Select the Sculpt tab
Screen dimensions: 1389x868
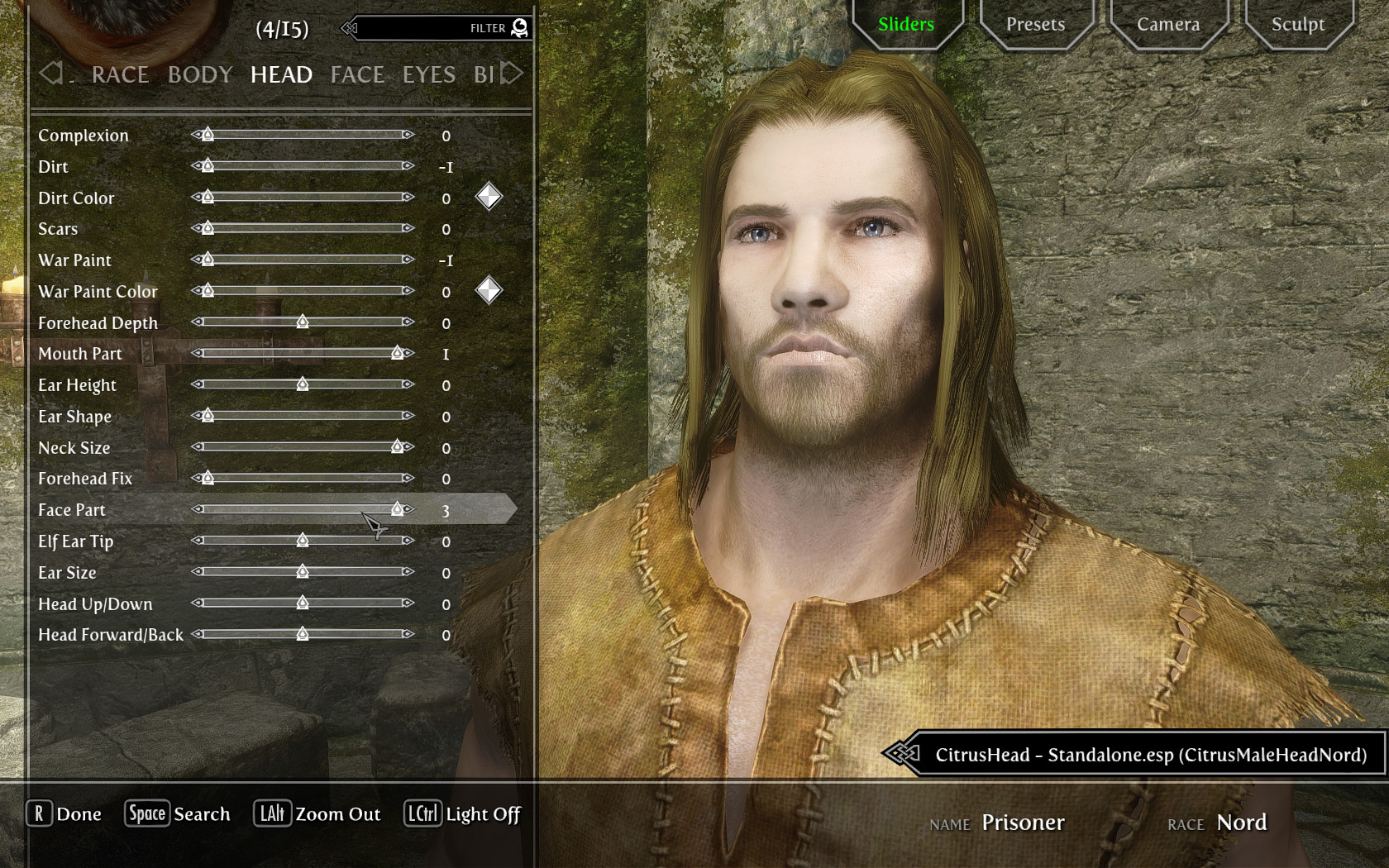pos(1297,25)
